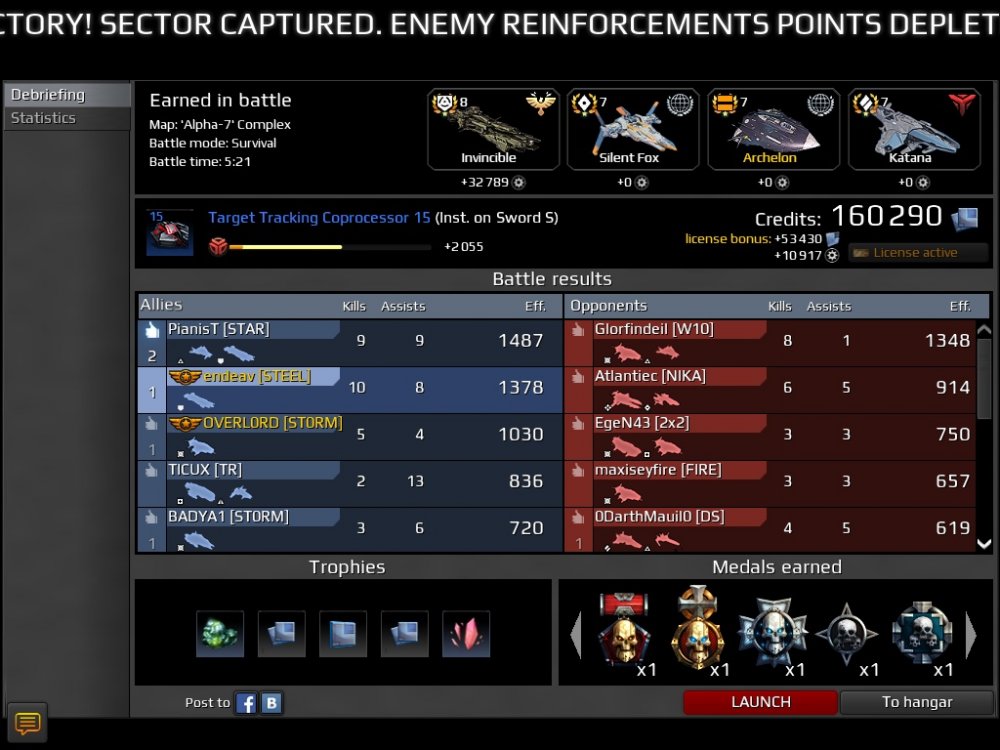Click the green ore trophy
1000x750 pixels.
pyautogui.click(x=220, y=634)
